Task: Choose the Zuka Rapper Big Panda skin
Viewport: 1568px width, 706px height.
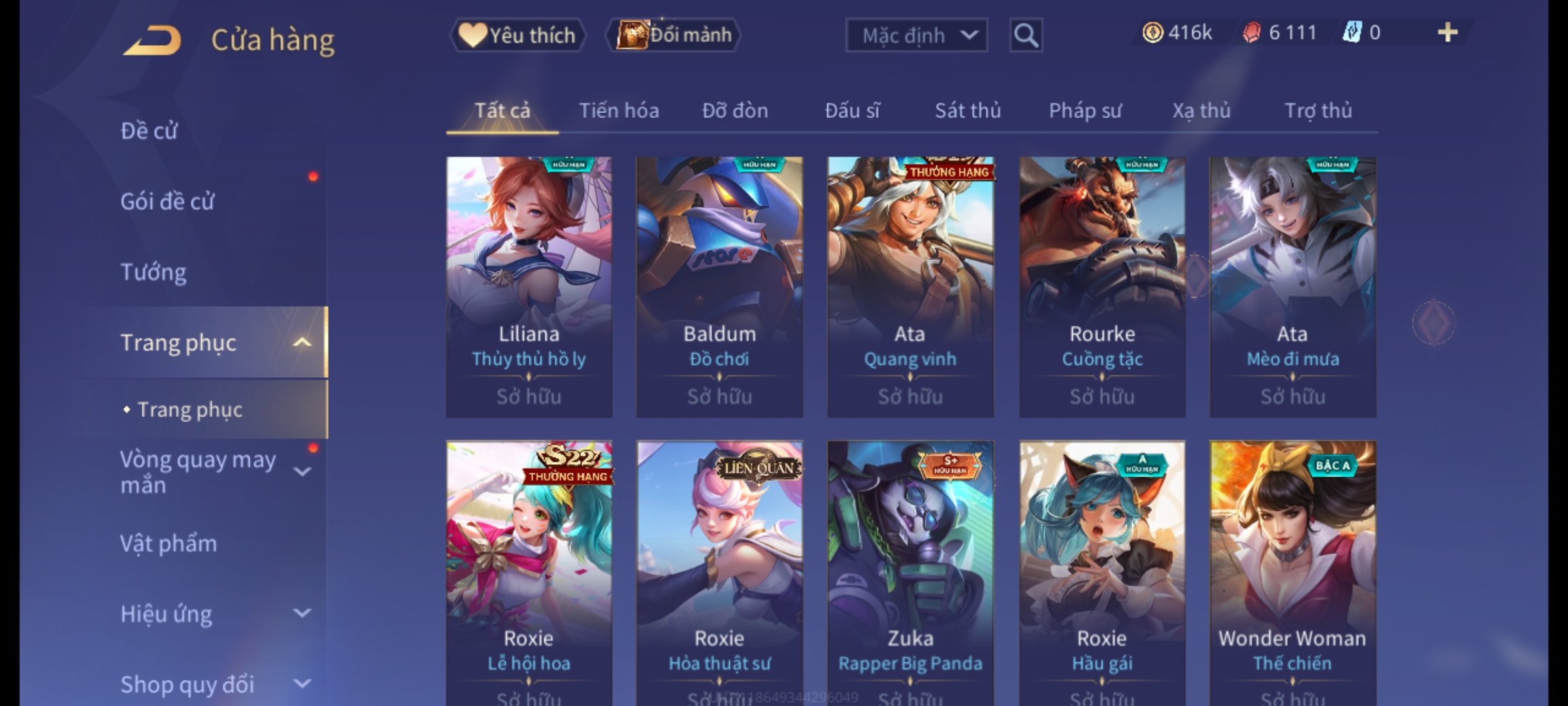Action: point(910,570)
